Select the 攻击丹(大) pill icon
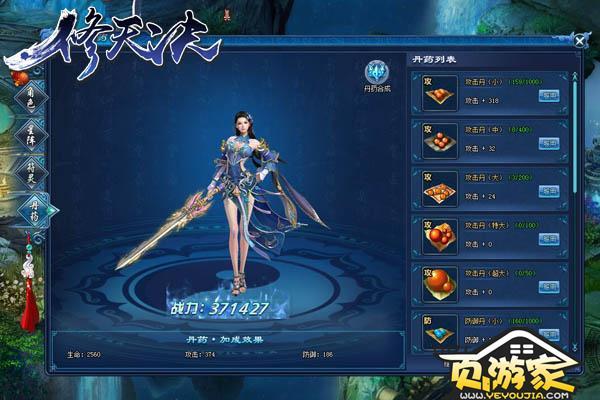This screenshot has height=400, width=600. pos(435,190)
